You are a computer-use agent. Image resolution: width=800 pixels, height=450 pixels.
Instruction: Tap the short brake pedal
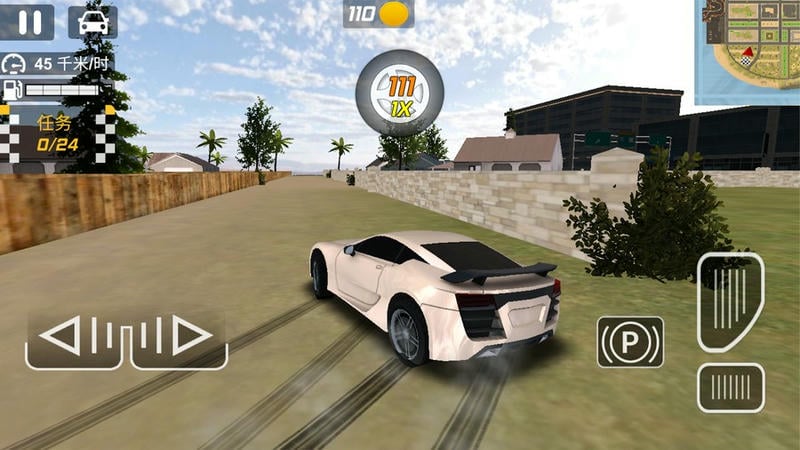pyautogui.click(x=730, y=386)
